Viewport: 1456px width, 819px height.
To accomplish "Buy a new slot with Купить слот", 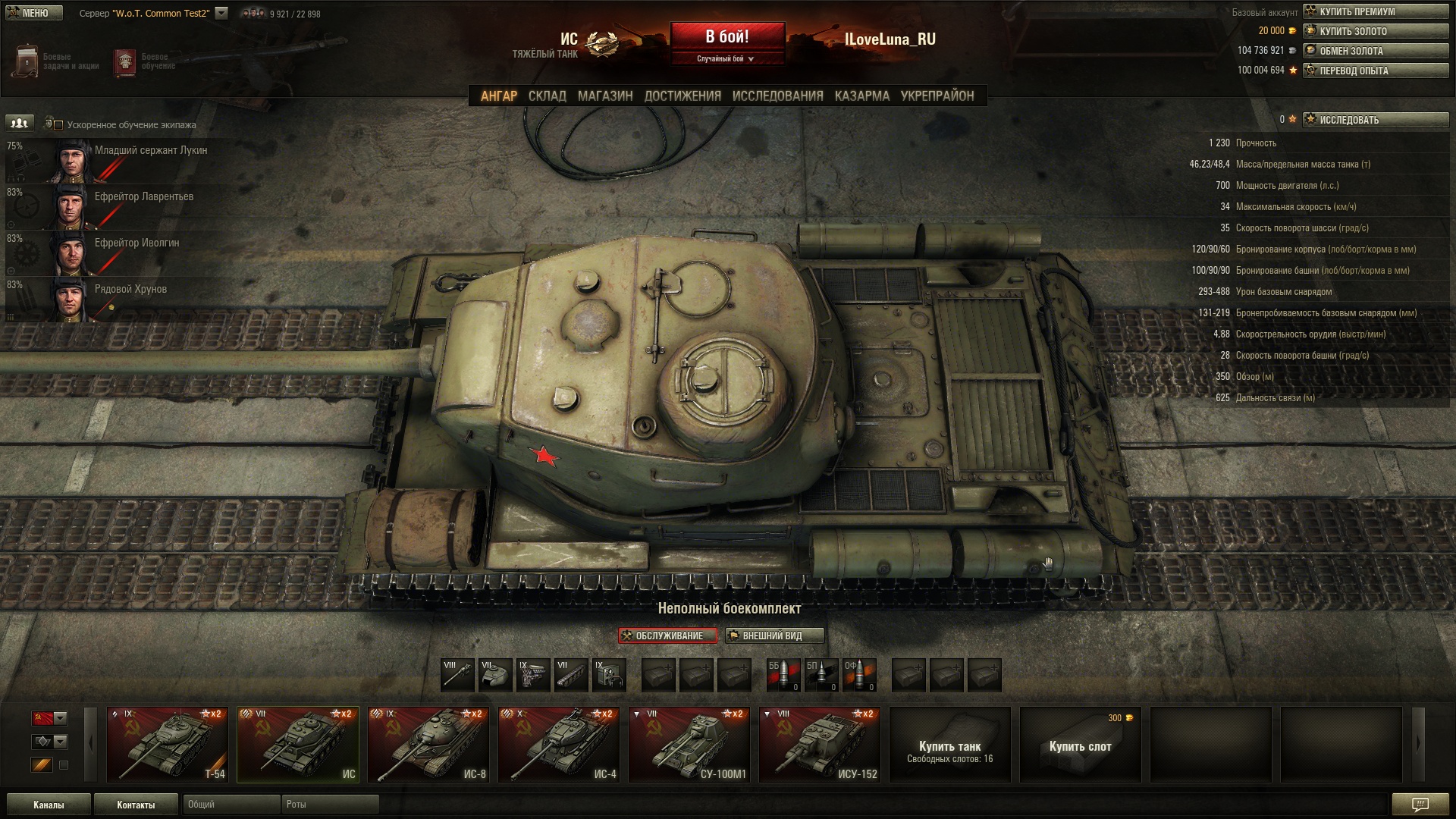I will (x=1080, y=745).
